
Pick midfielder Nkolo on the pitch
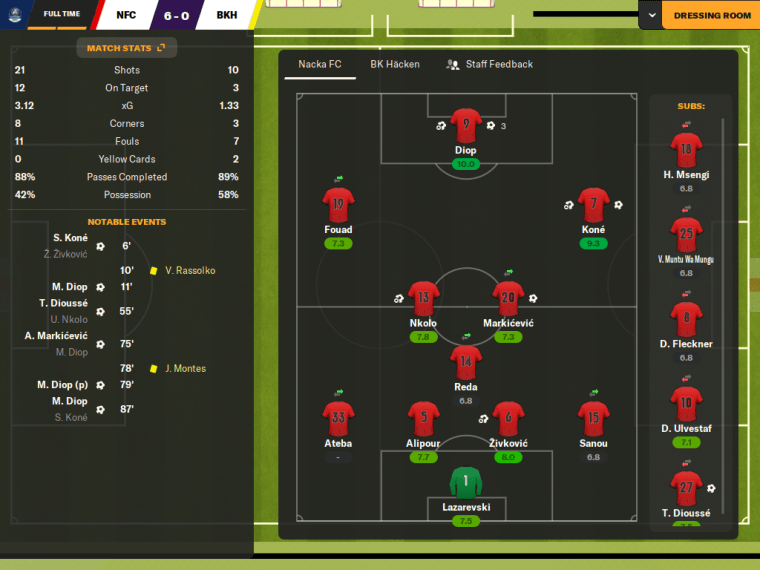pyautogui.click(x=424, y=299)
